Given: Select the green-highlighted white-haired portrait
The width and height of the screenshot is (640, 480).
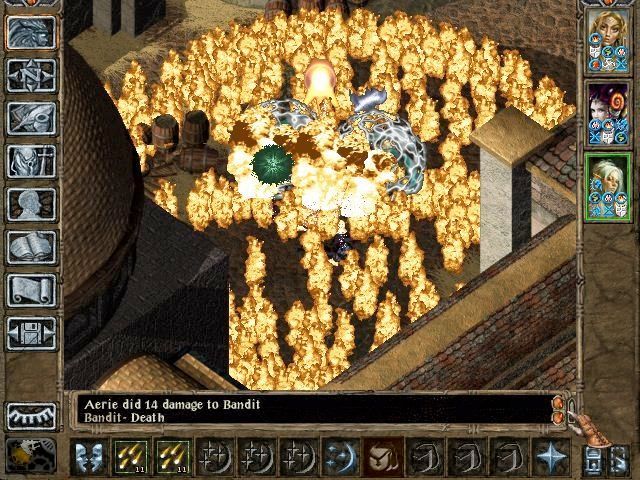Looking at the screenshot, I should pyautogui.click(x=606, y=187).
